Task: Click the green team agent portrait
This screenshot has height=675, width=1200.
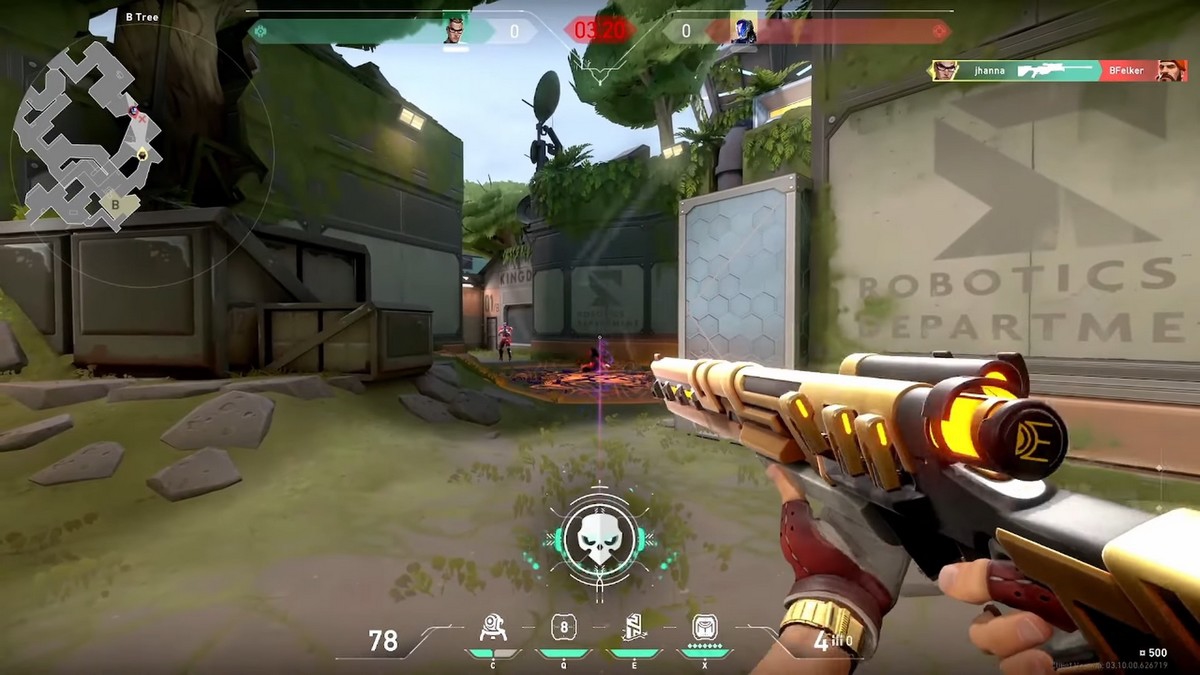Action: tap(456, 31)
